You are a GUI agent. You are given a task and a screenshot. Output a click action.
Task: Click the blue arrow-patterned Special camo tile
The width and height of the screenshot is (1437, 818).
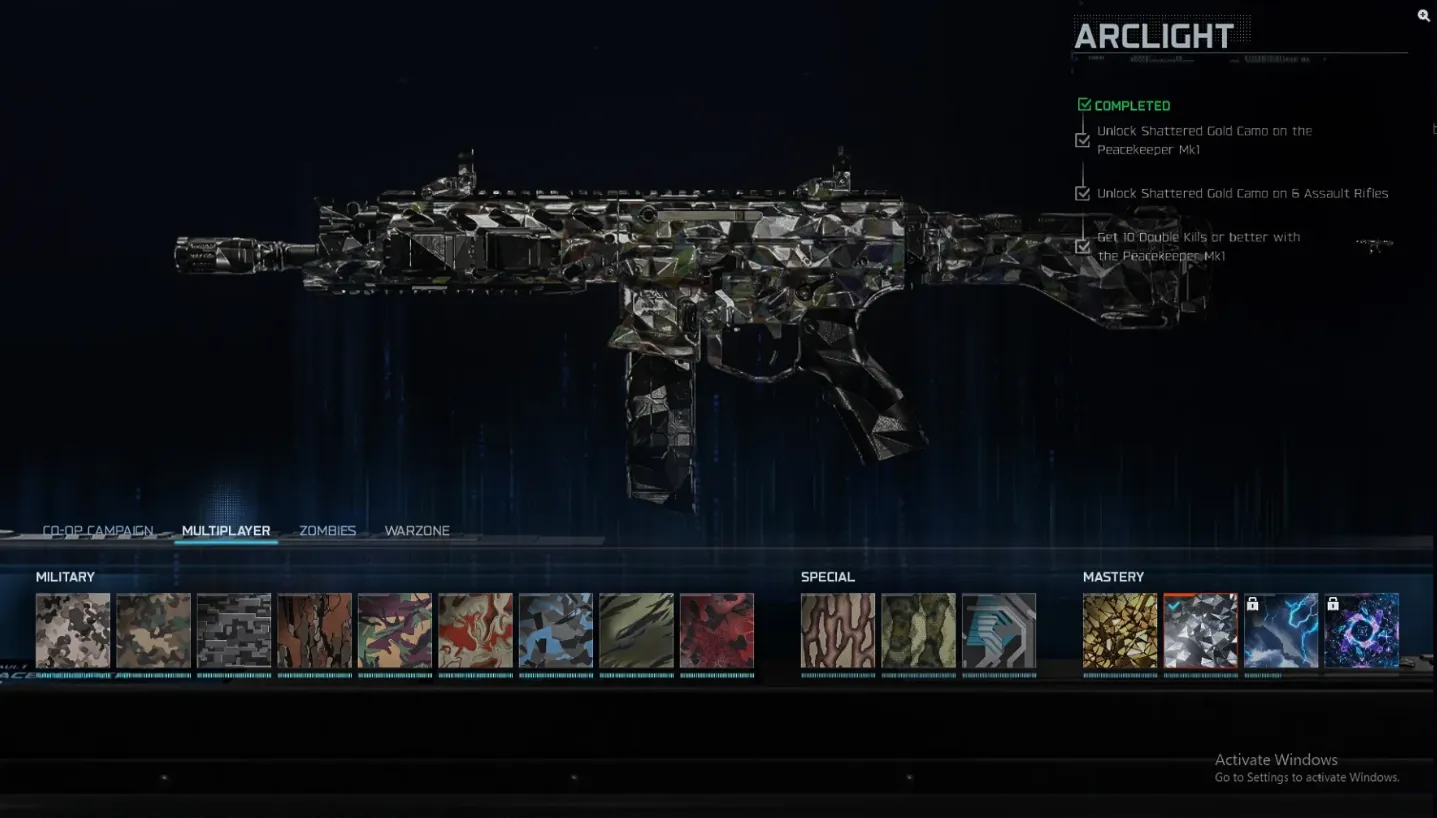pos(999,630)
